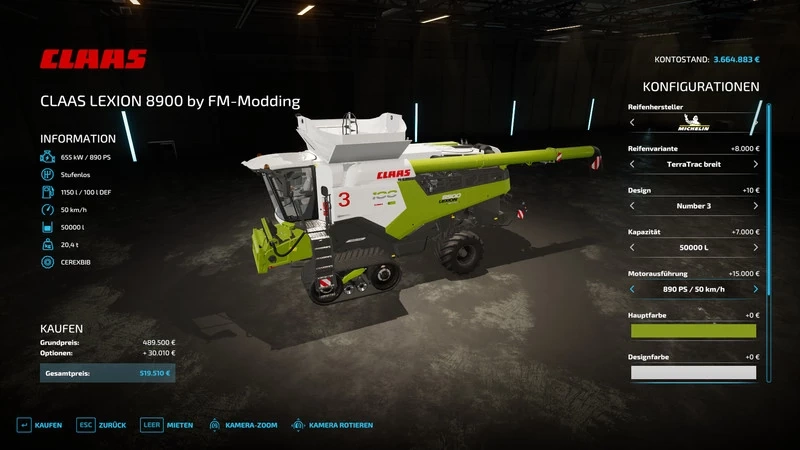Buy the combine with KAUFEN
The image size is (800, 450).
click(x=40, y=425)
